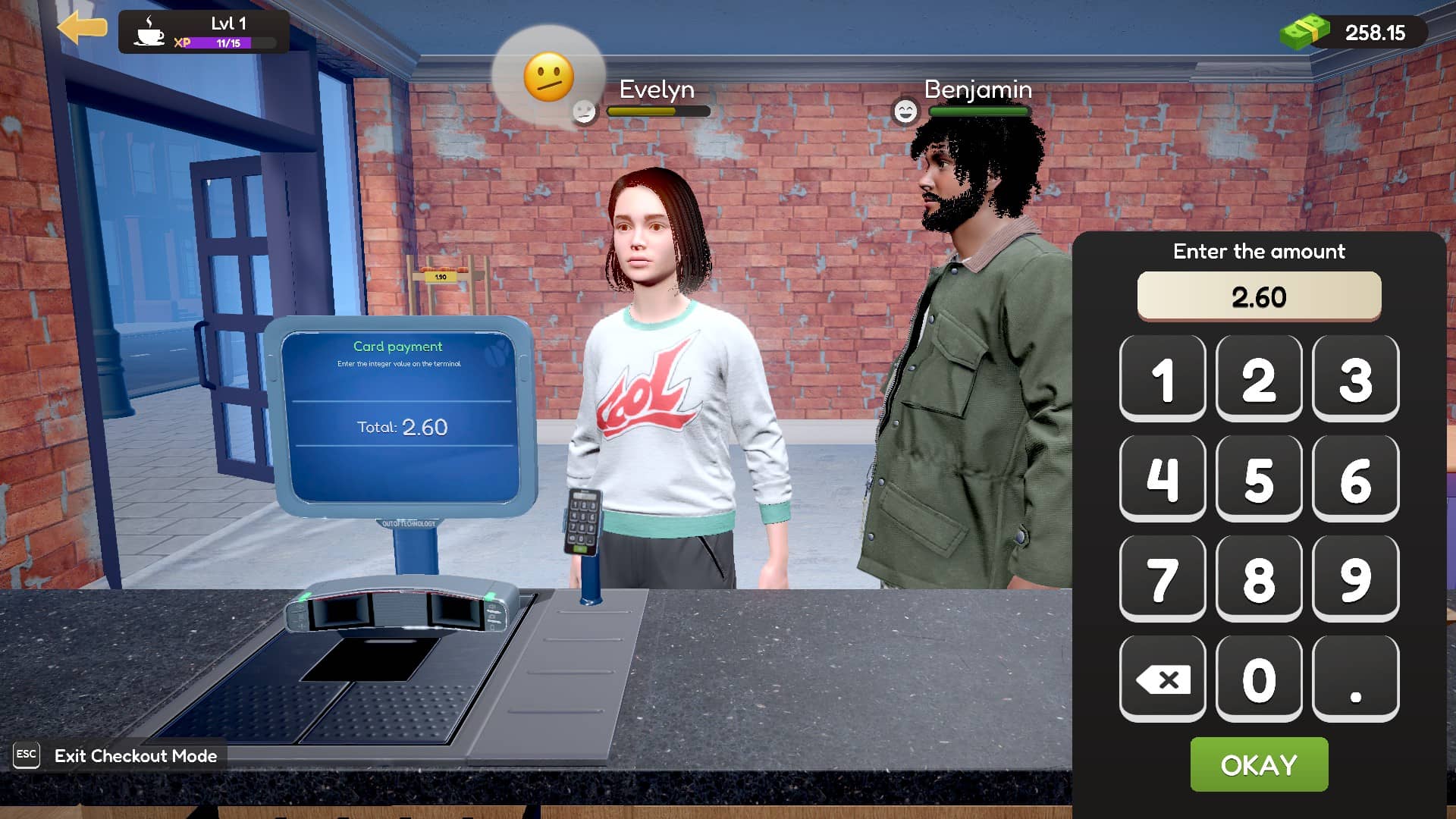Exit Checkout Mode

(135, 755)
